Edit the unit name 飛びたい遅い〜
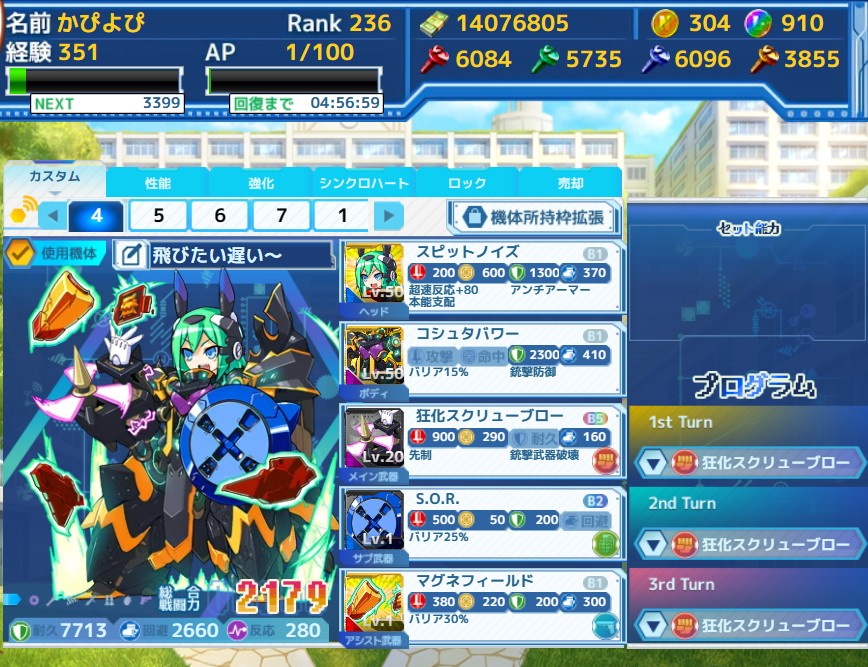 tap(131, 255)
